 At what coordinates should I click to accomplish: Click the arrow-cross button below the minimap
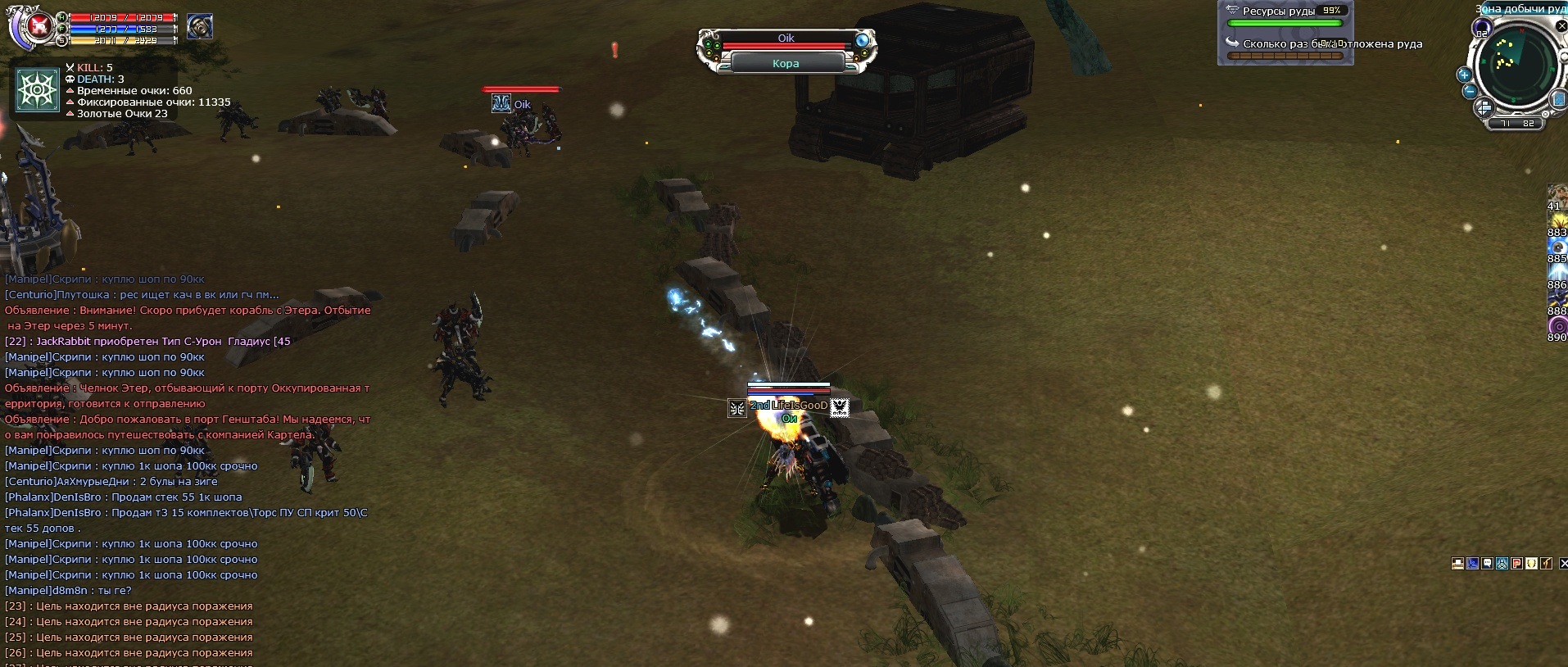pyautogui.click(x=1484, y=108)
